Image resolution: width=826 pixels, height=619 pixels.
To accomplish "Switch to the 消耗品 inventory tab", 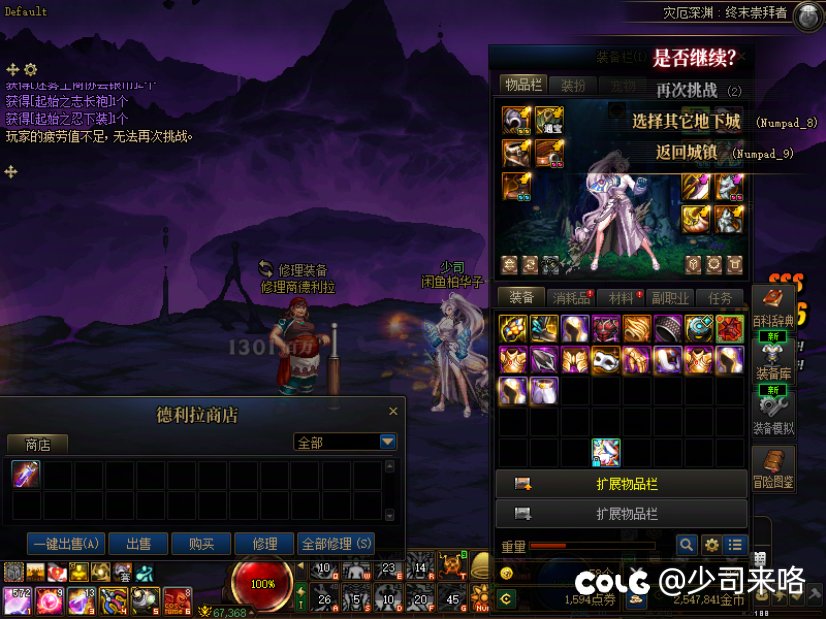I will coord(572,297).
